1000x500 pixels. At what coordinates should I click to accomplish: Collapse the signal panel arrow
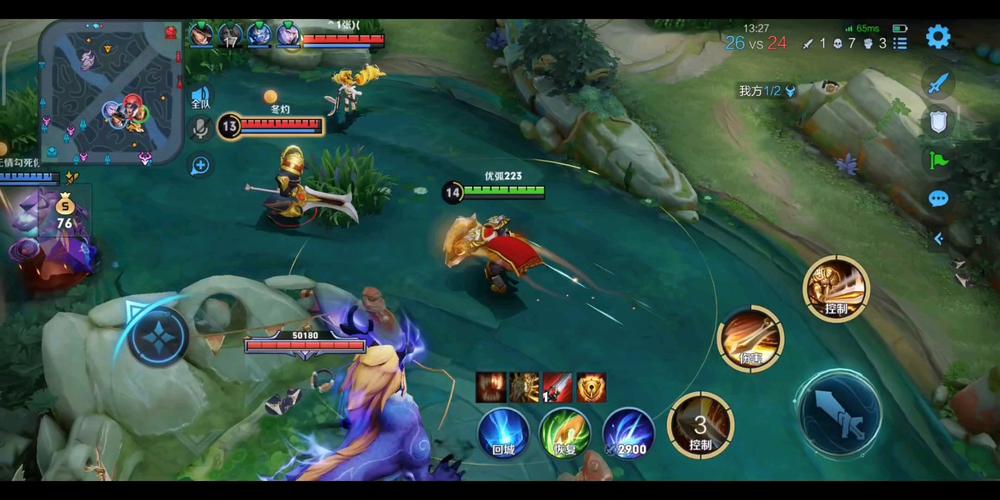coord(938,238)
